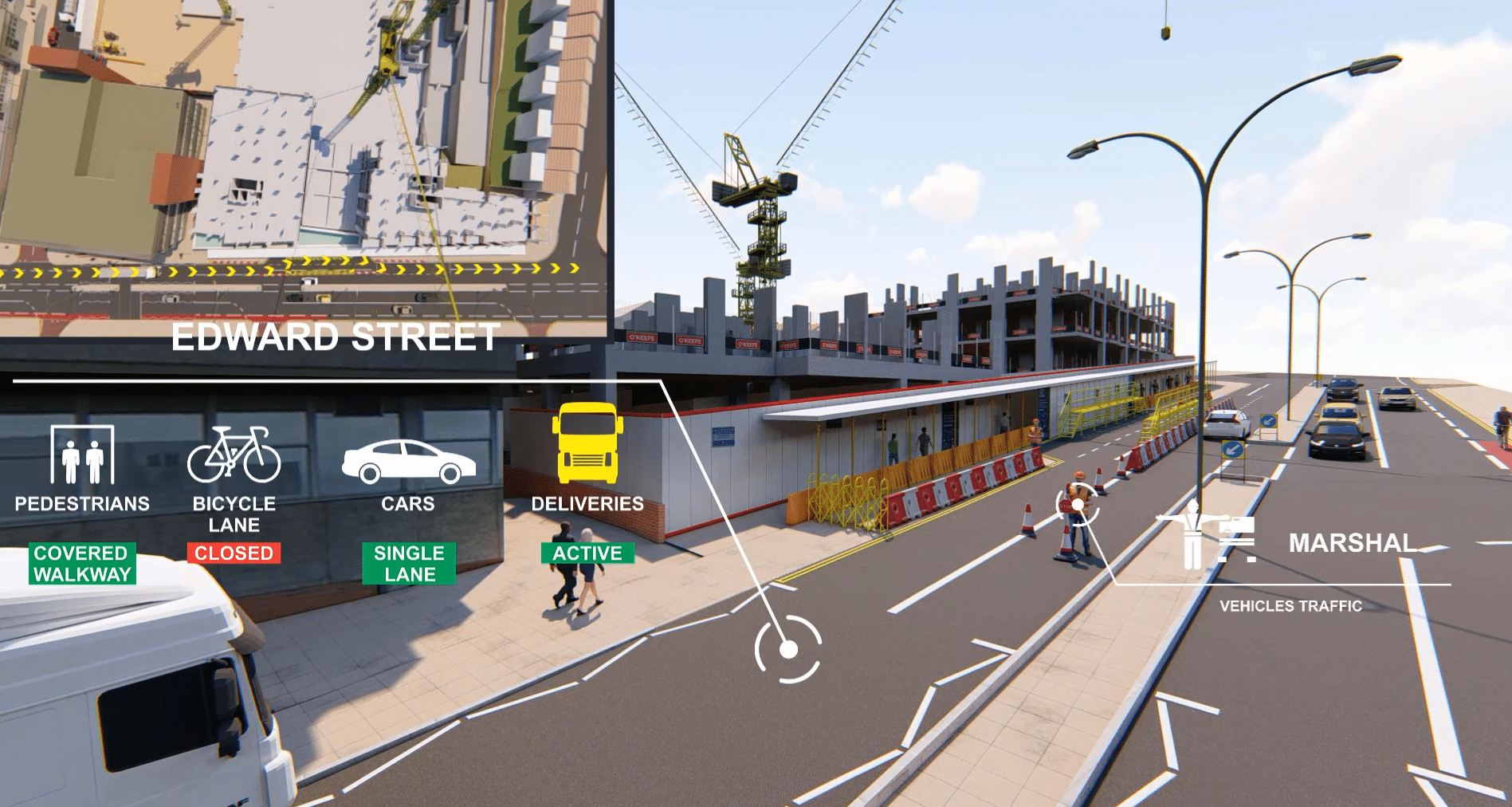
Task: Select the green Single Lane status tag
Action: (409, 564)
